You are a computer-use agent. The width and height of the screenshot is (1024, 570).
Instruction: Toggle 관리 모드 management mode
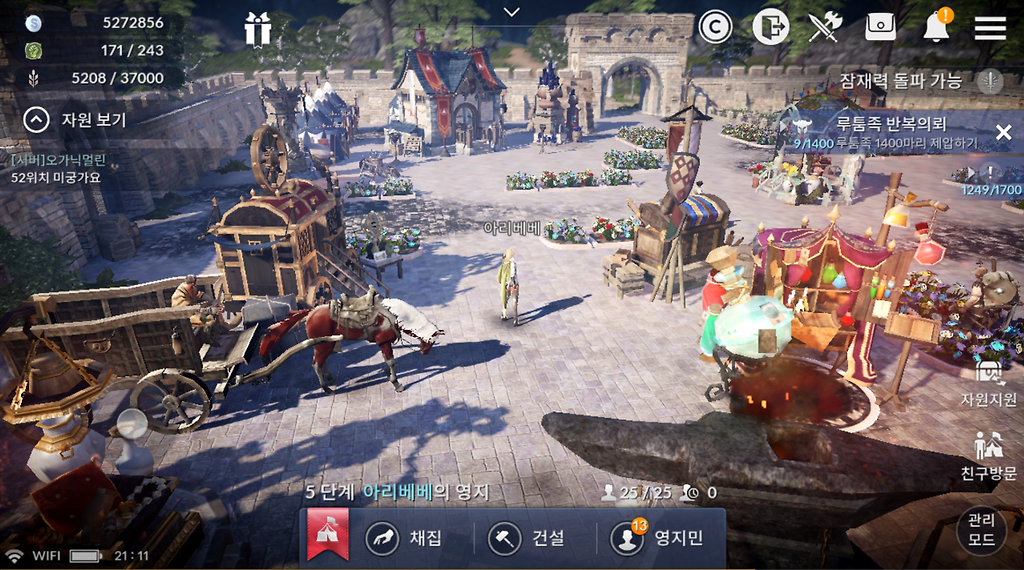point(981,531)
